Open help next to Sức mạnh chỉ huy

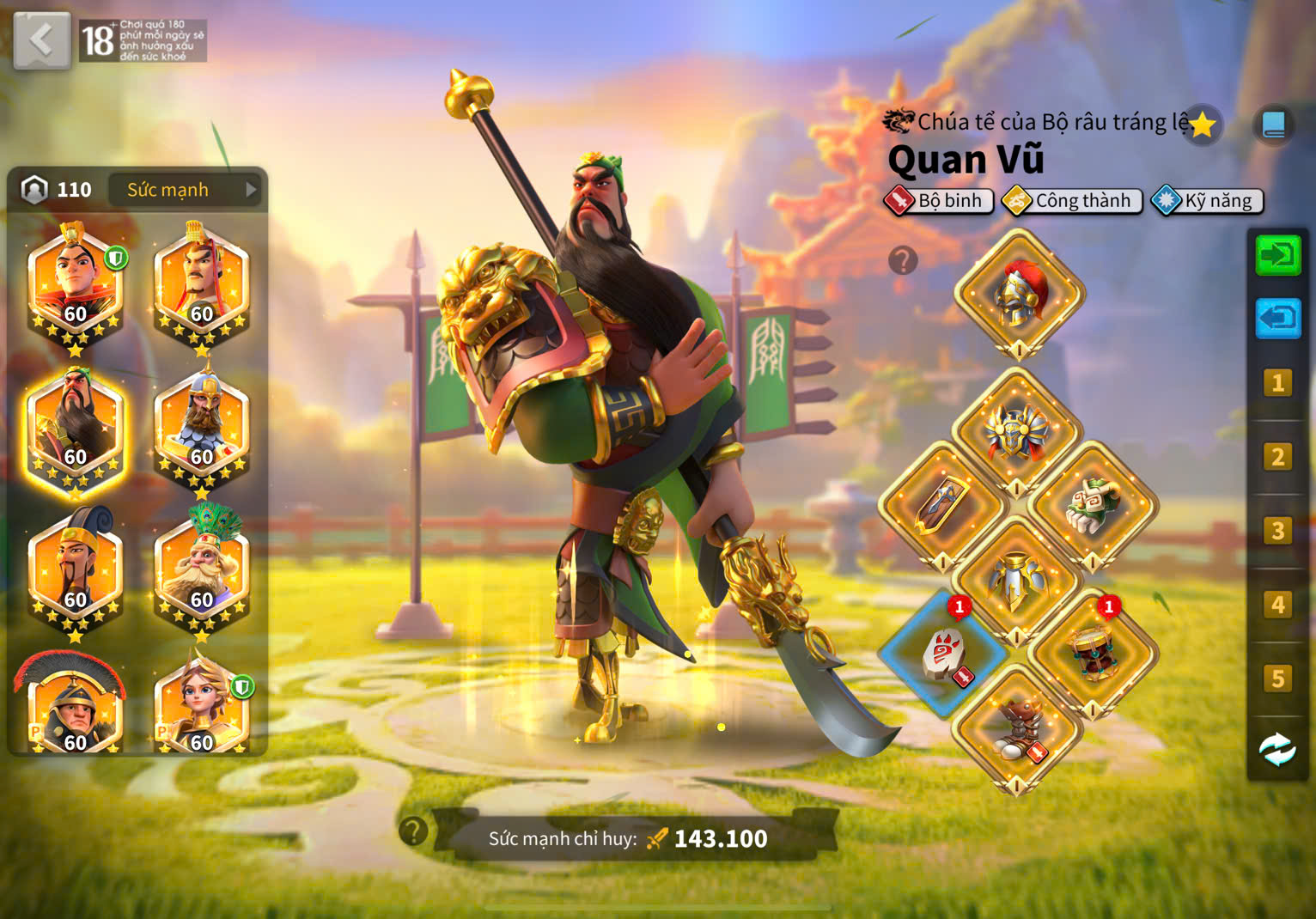click(413, 831)
